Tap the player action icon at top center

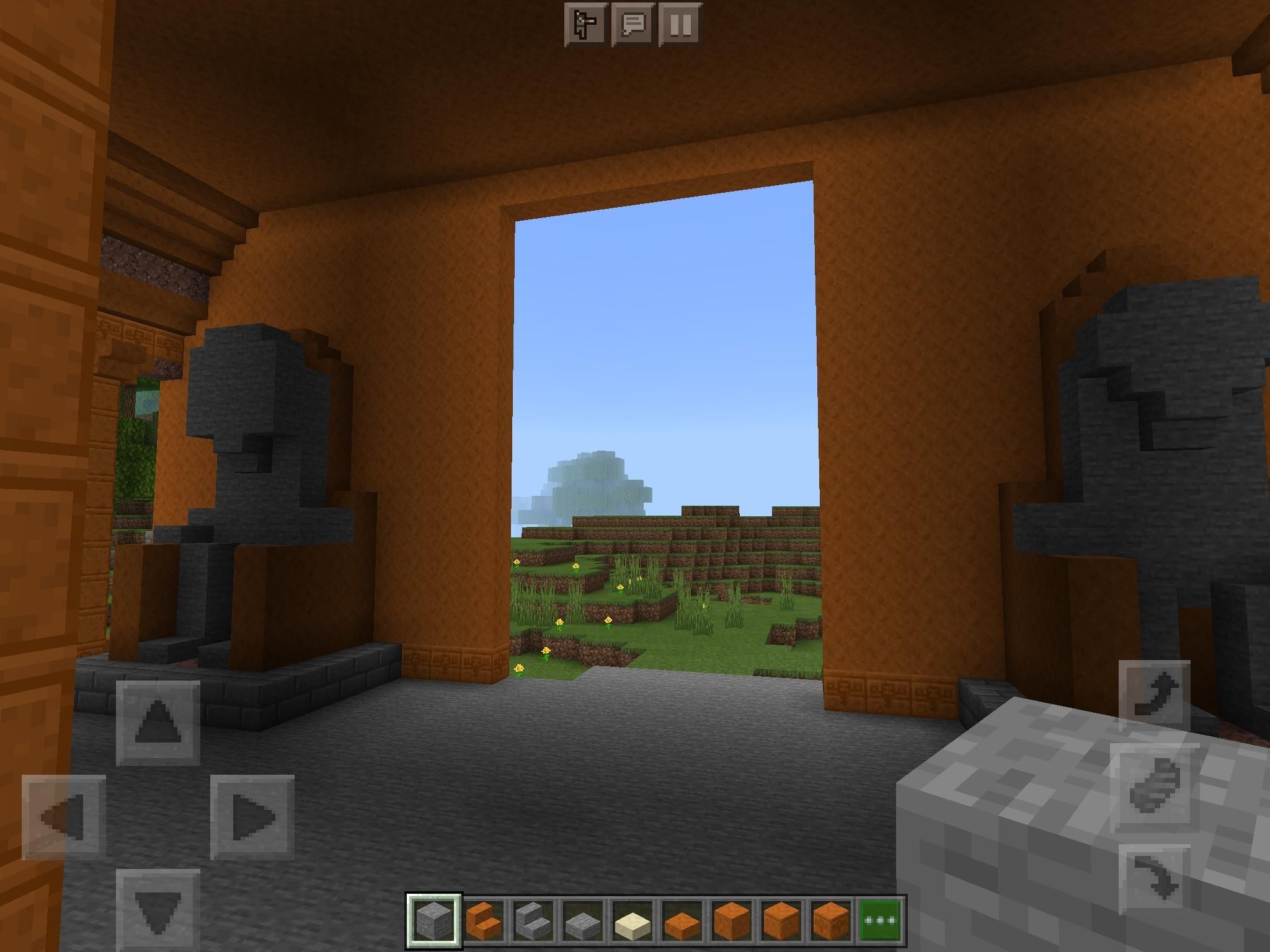[585, 25]
